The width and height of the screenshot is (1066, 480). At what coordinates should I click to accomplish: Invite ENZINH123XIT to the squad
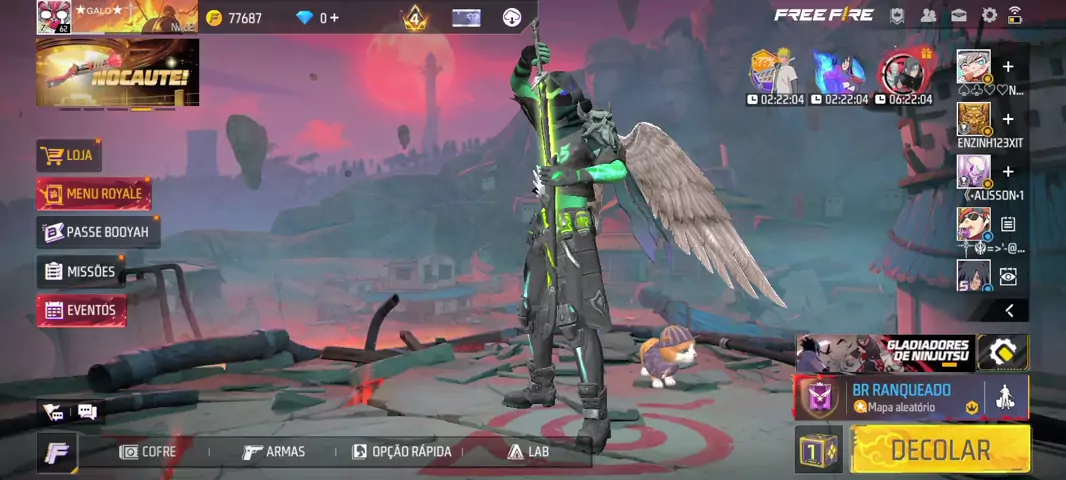[x=1008, y=120]
